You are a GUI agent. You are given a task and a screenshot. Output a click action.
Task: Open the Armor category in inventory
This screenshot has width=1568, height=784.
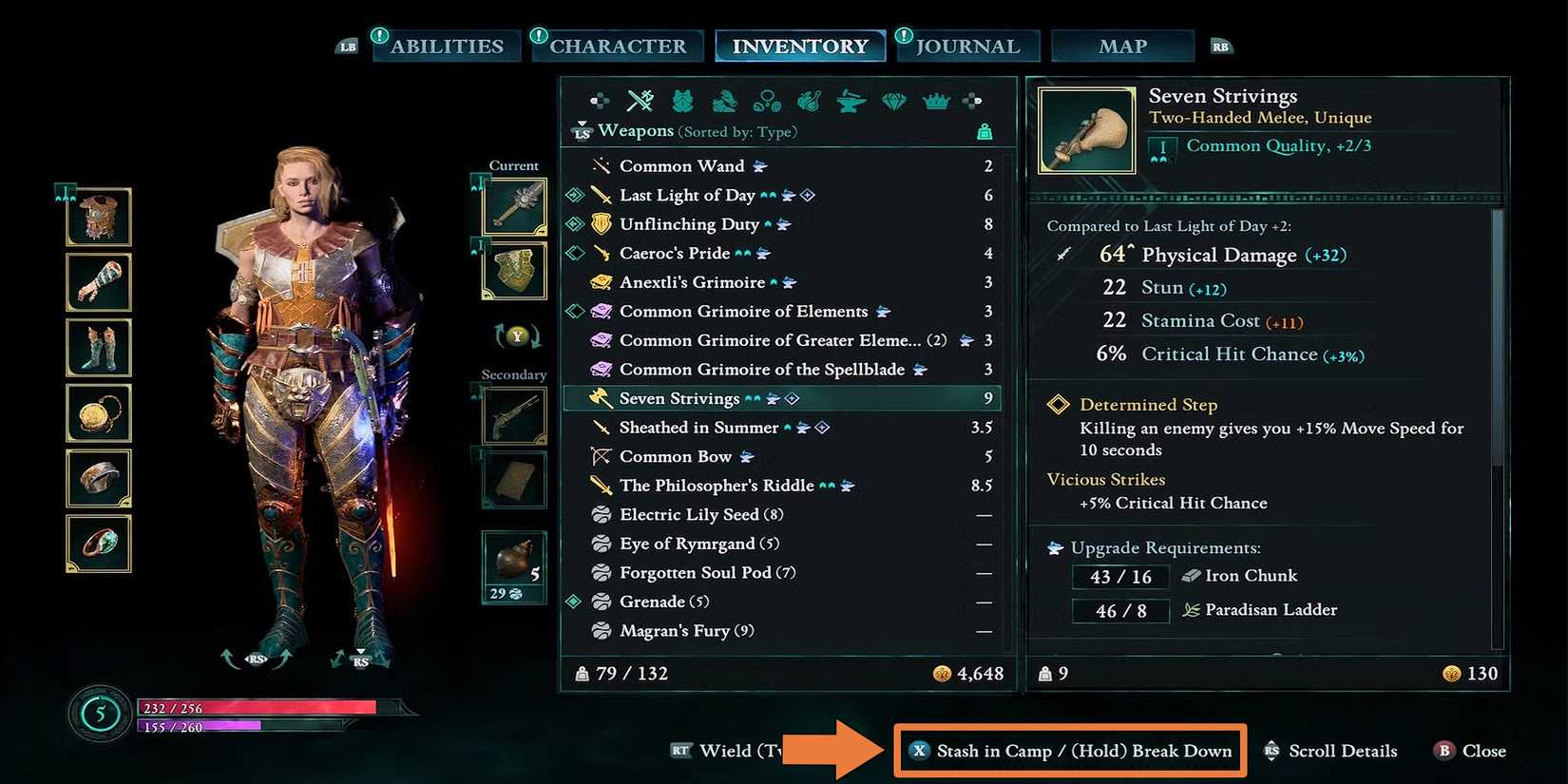point(682,100)
